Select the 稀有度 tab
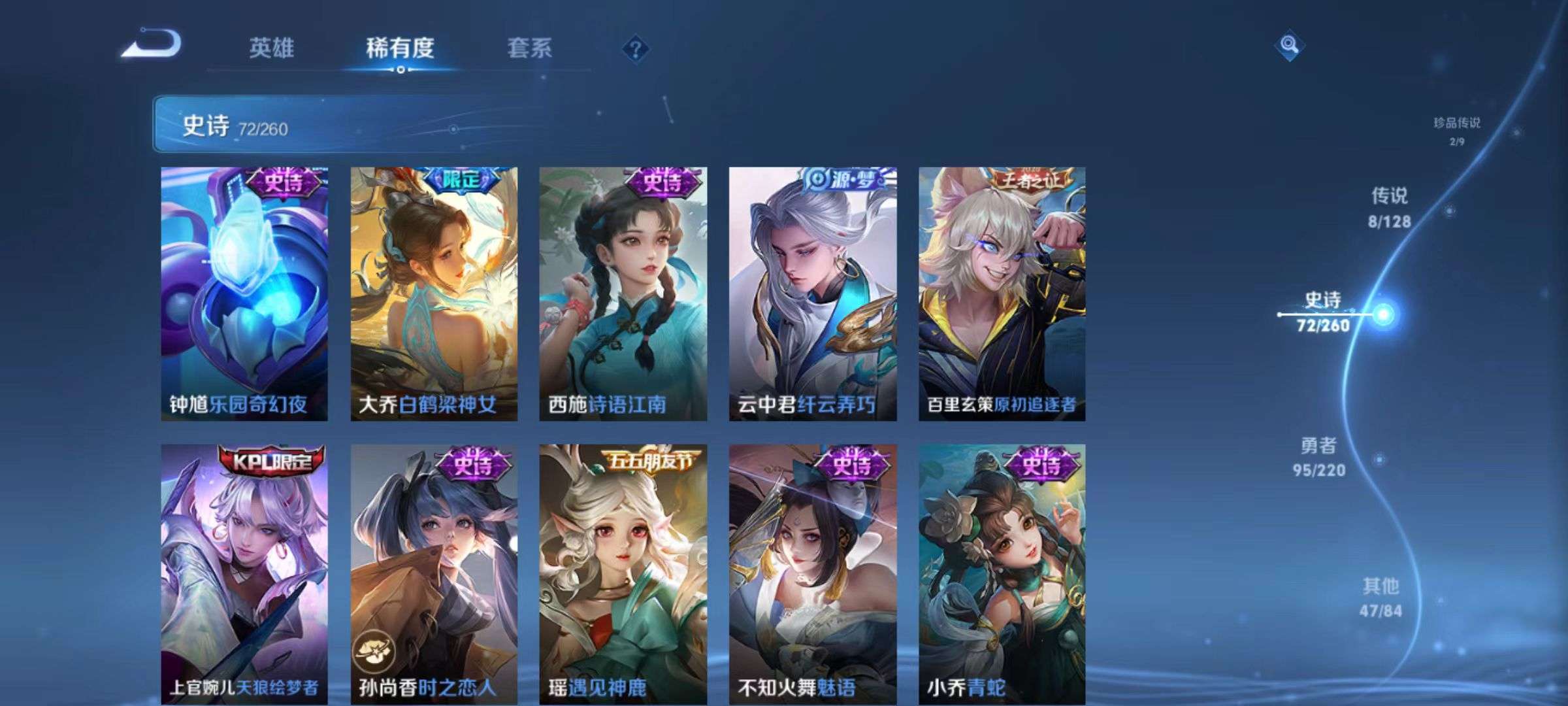The image size is (1568, 706). 400,48
